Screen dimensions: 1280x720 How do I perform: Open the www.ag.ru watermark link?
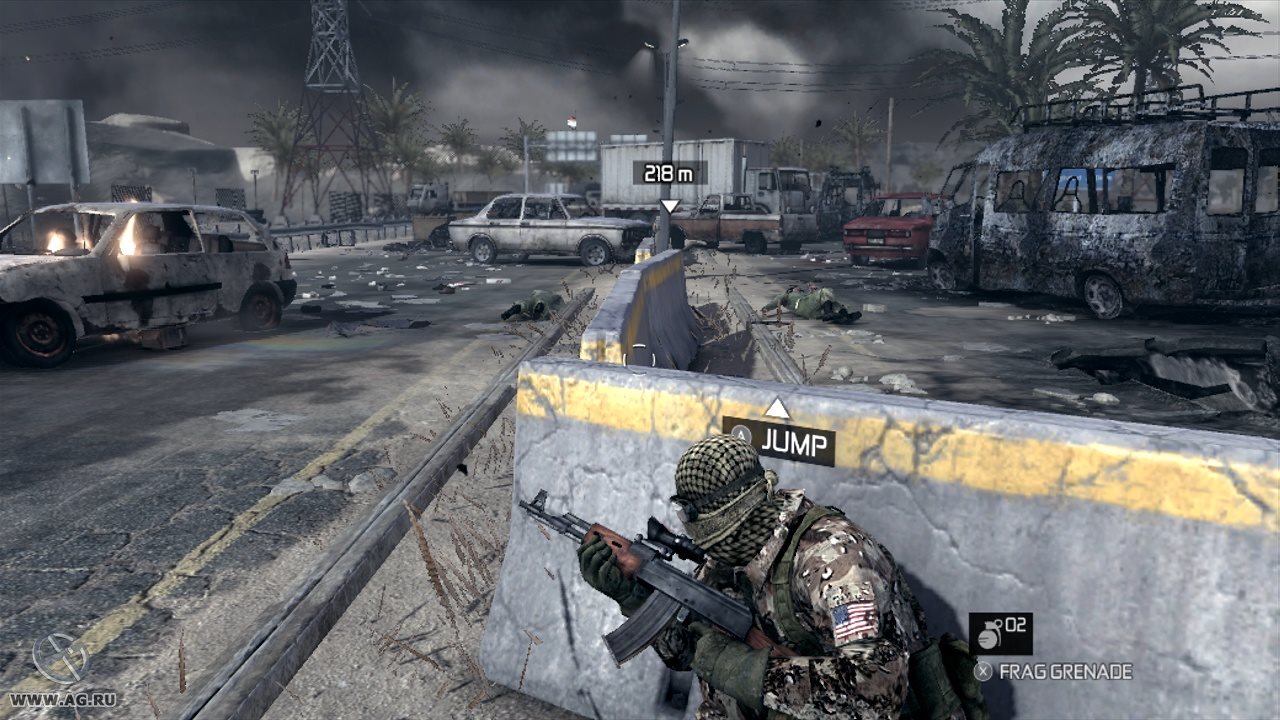point(60,699)
